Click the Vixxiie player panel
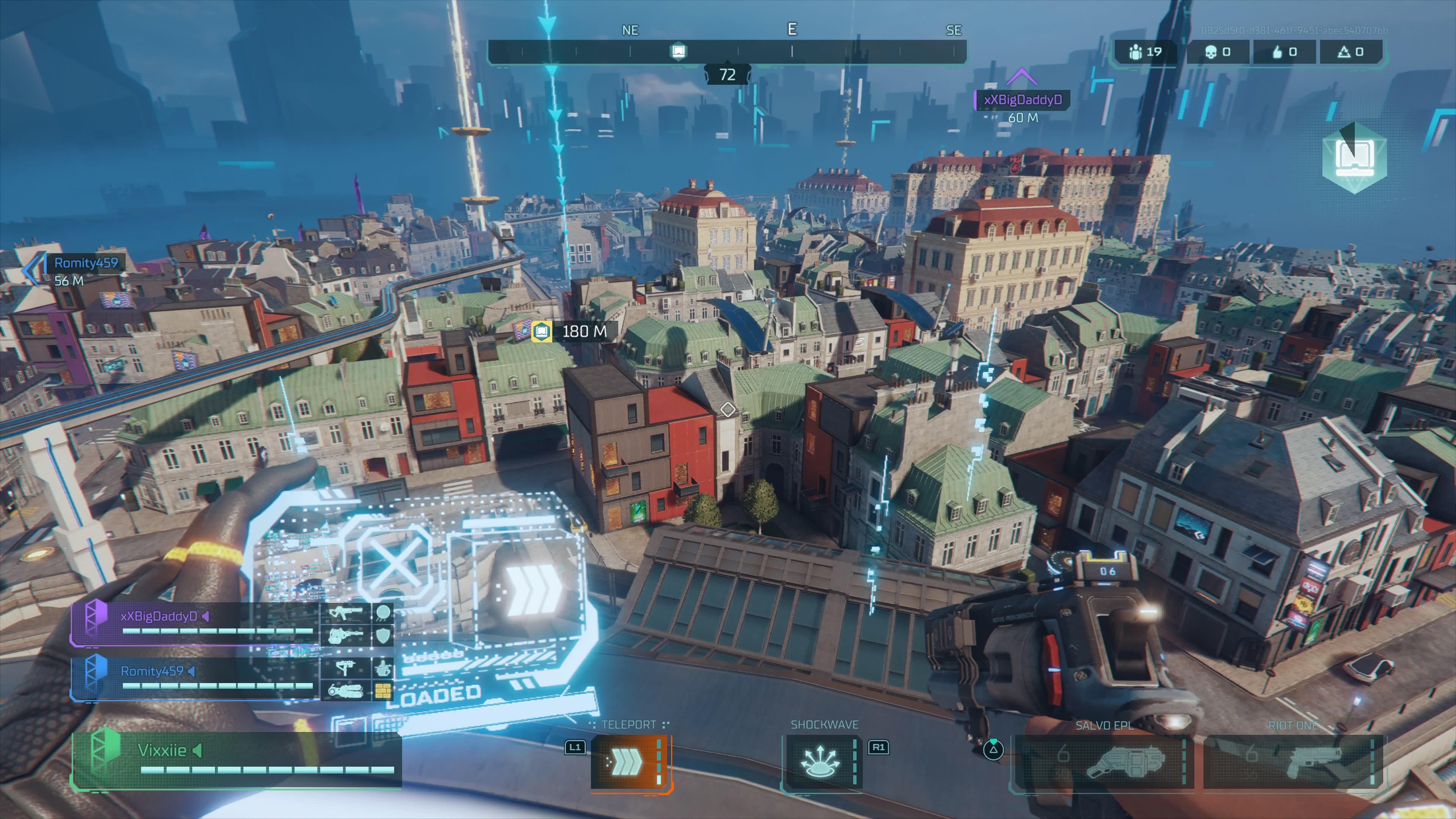 [x=237, y=758]
